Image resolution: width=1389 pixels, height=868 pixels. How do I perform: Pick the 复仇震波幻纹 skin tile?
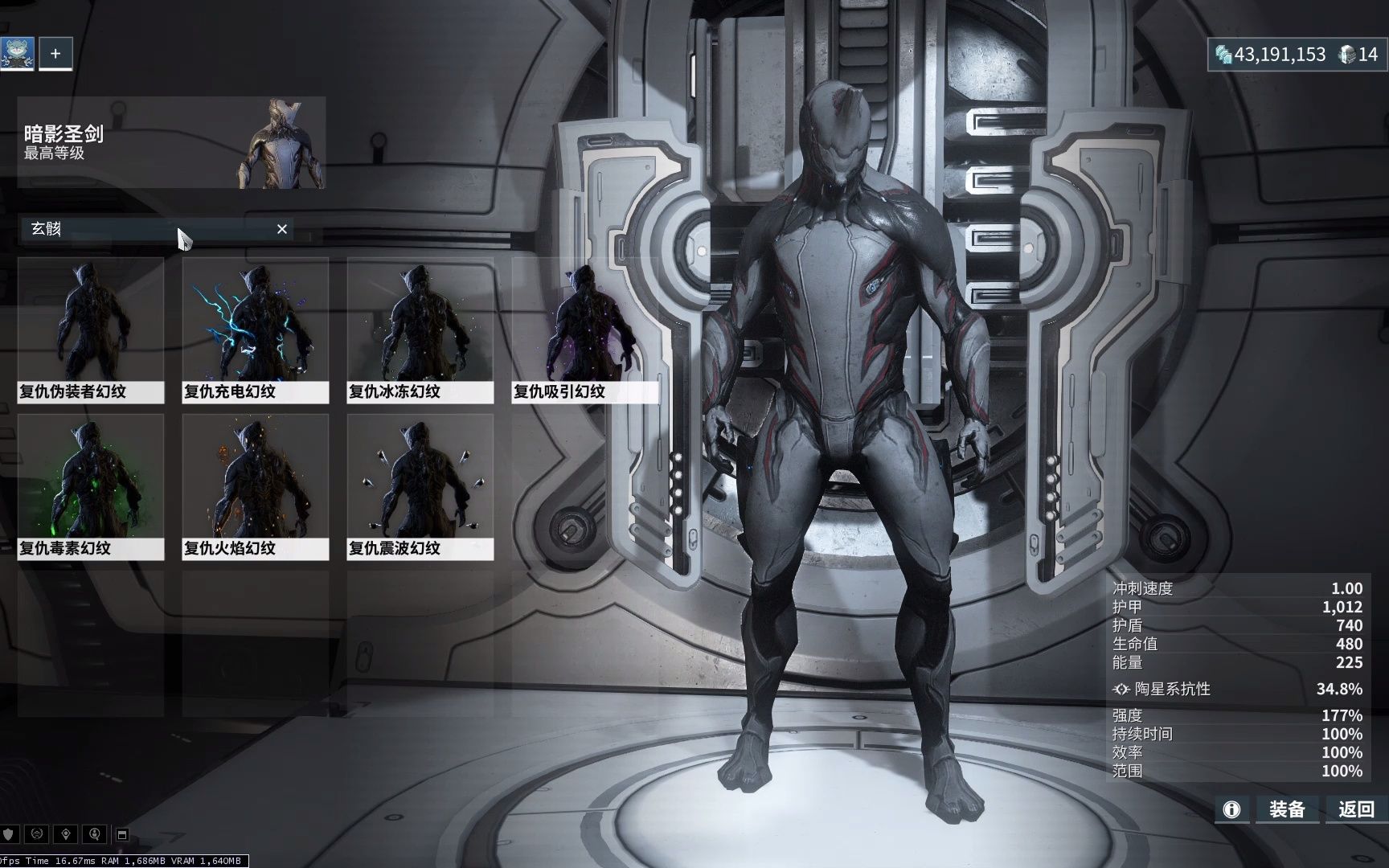tap(420, 487)
